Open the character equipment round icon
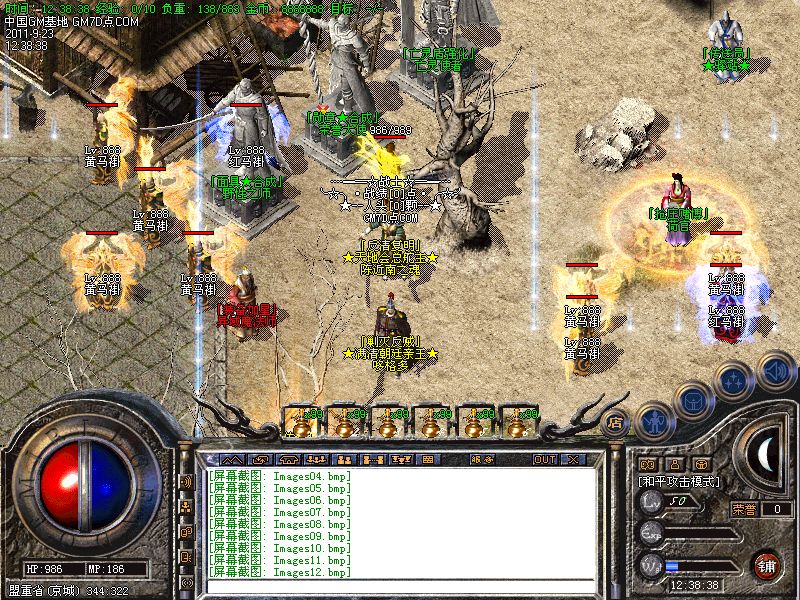 click(x=654, y=421)
